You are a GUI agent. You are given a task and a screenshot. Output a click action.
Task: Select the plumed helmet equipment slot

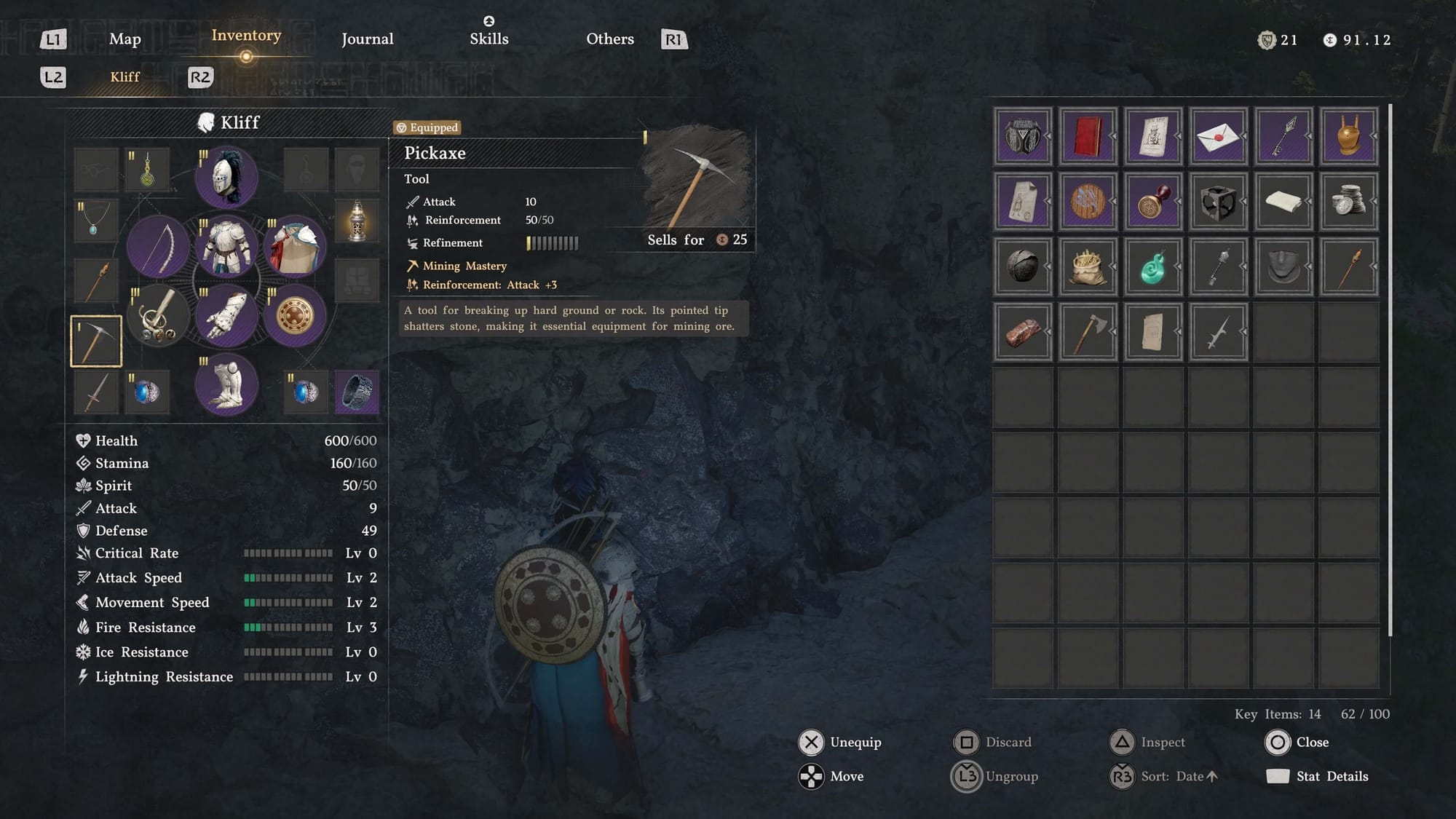(226, 177)
